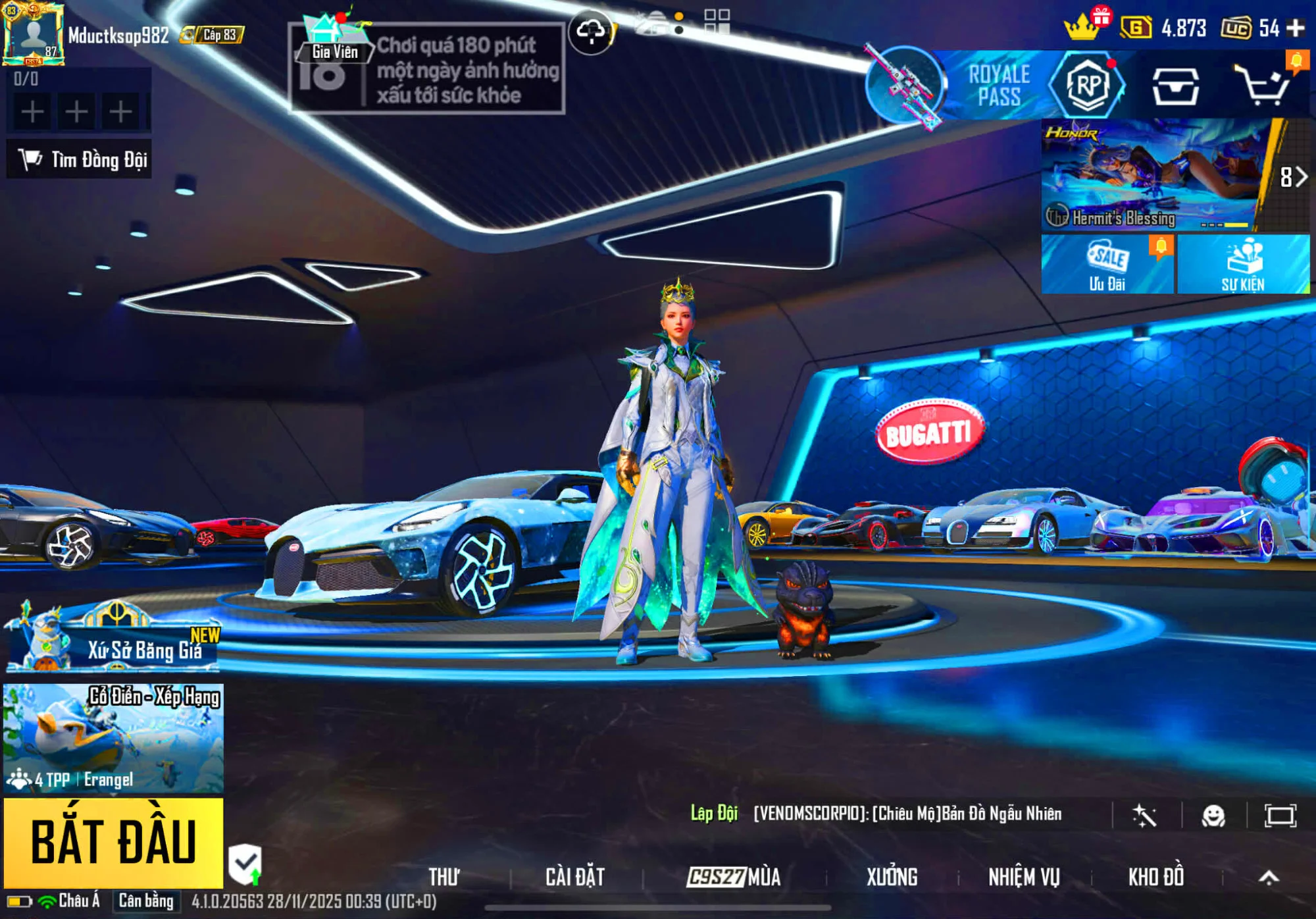Open the Royale Pass RP icon
The height and width of the screenshot is (919, 1316).
1087,86
